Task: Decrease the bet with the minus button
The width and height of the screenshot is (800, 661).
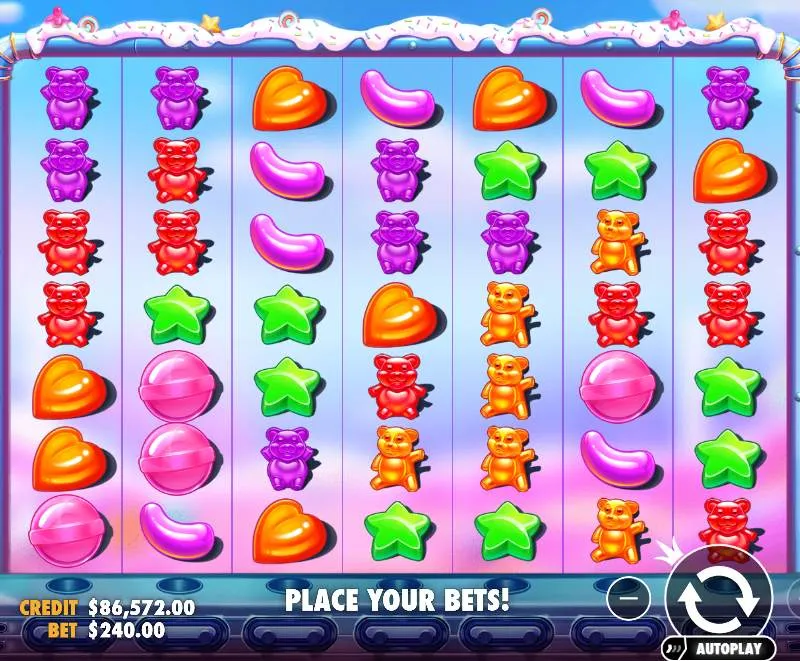Action: pos(628,597)
